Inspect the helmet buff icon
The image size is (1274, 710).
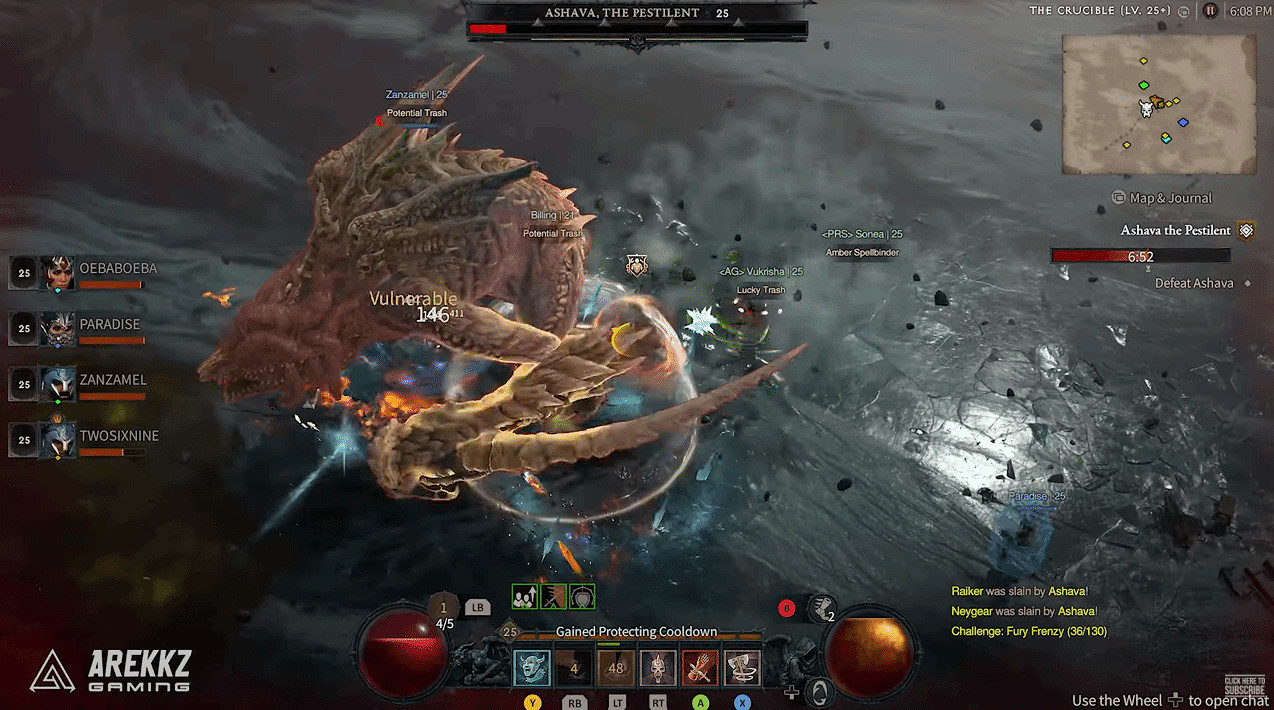(582, 597)
